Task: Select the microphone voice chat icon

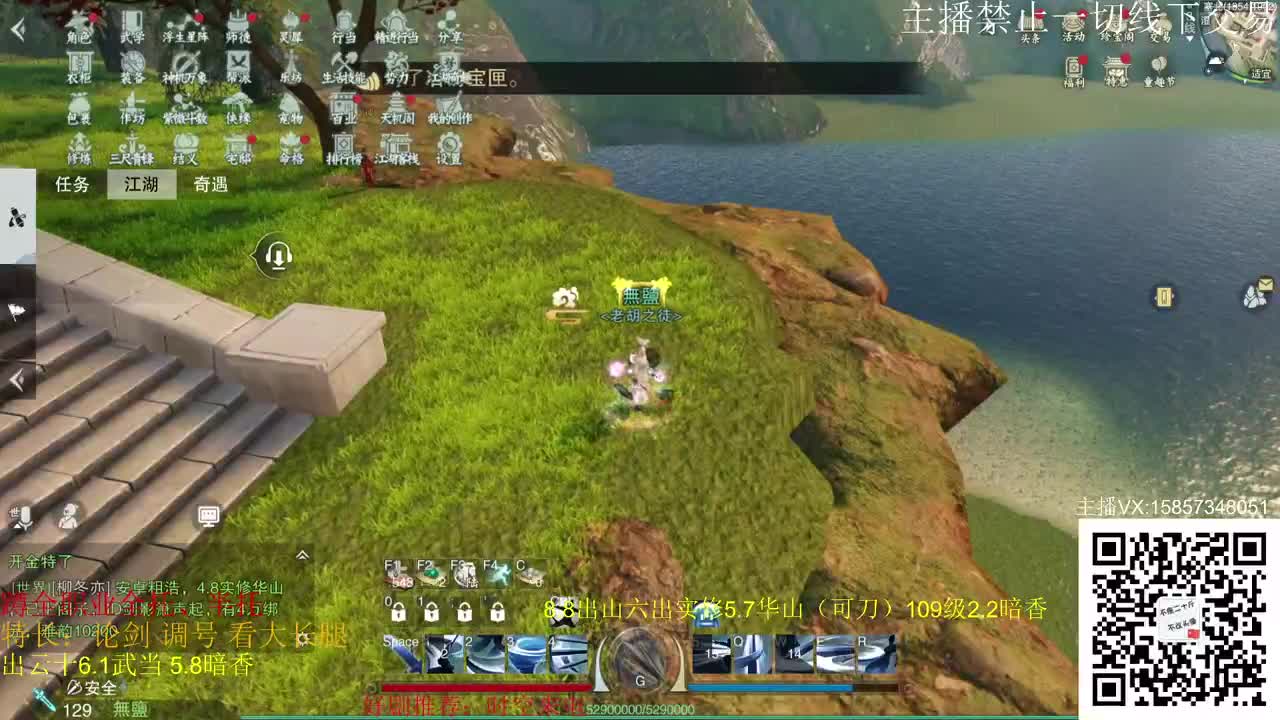Action: pos(22,516)
